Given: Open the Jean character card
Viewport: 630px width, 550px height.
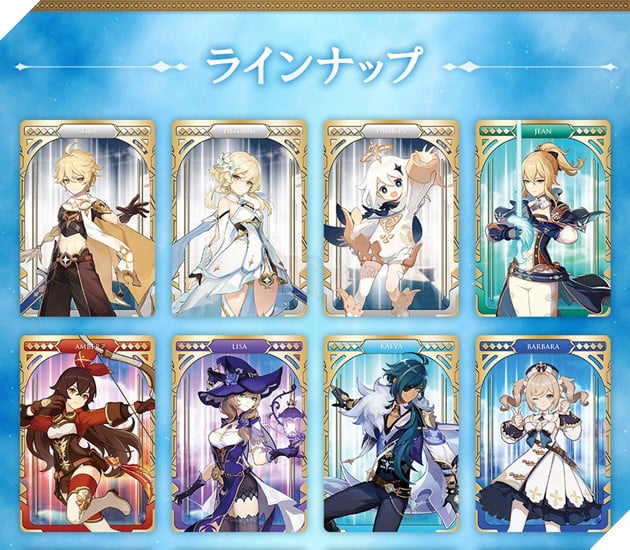Looking at the screenshot, I should pyautogui.click(x=543, y=220).
